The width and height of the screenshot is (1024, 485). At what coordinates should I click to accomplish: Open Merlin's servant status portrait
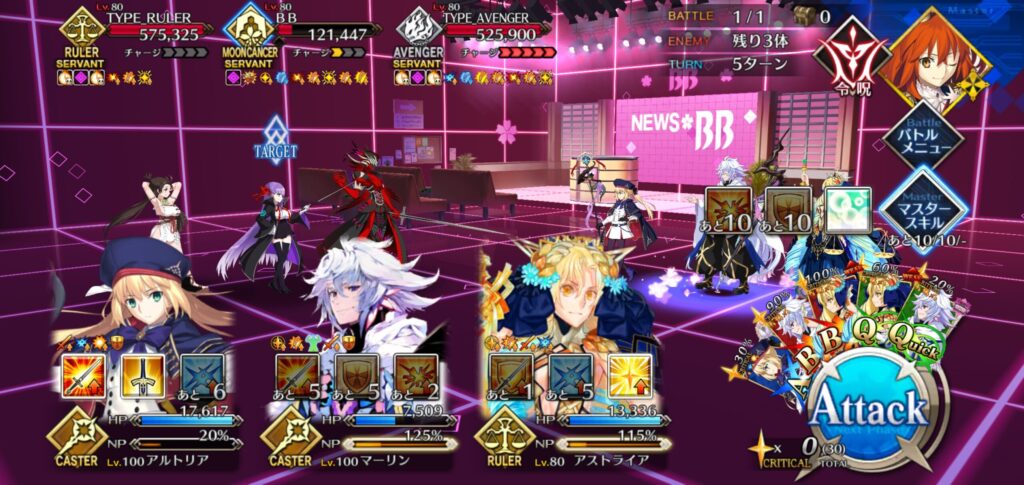tap(365, 290)
